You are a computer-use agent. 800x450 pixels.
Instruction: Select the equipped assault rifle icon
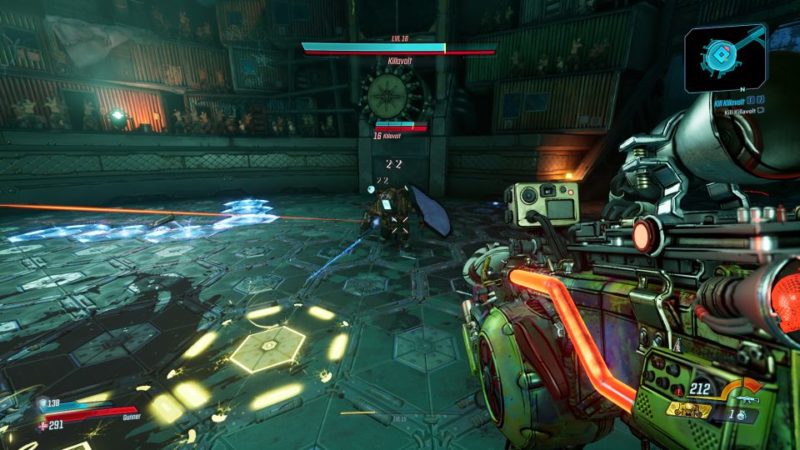(745, 398)
